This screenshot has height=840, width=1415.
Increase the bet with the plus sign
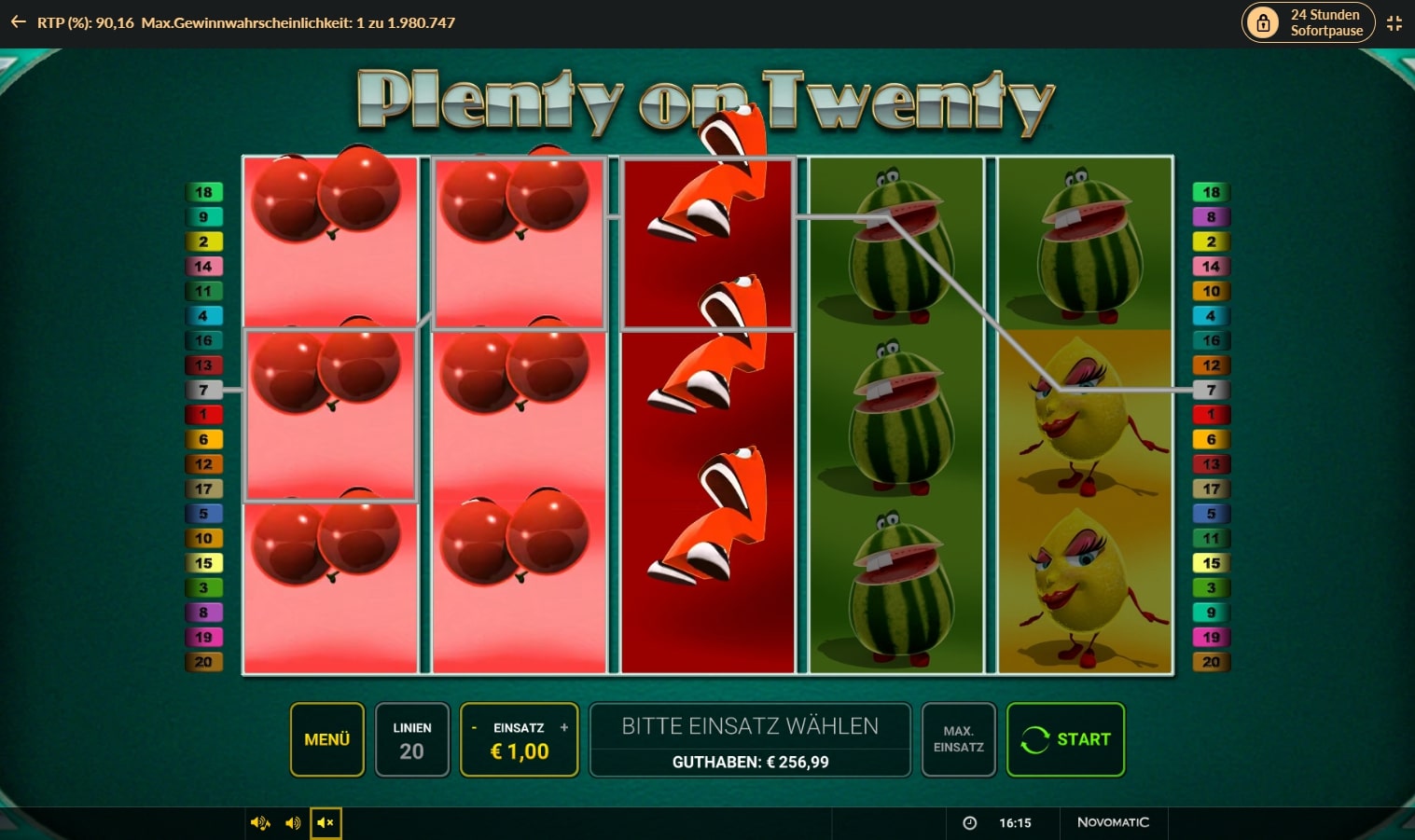pyautogui.click(x=563, y=728)
